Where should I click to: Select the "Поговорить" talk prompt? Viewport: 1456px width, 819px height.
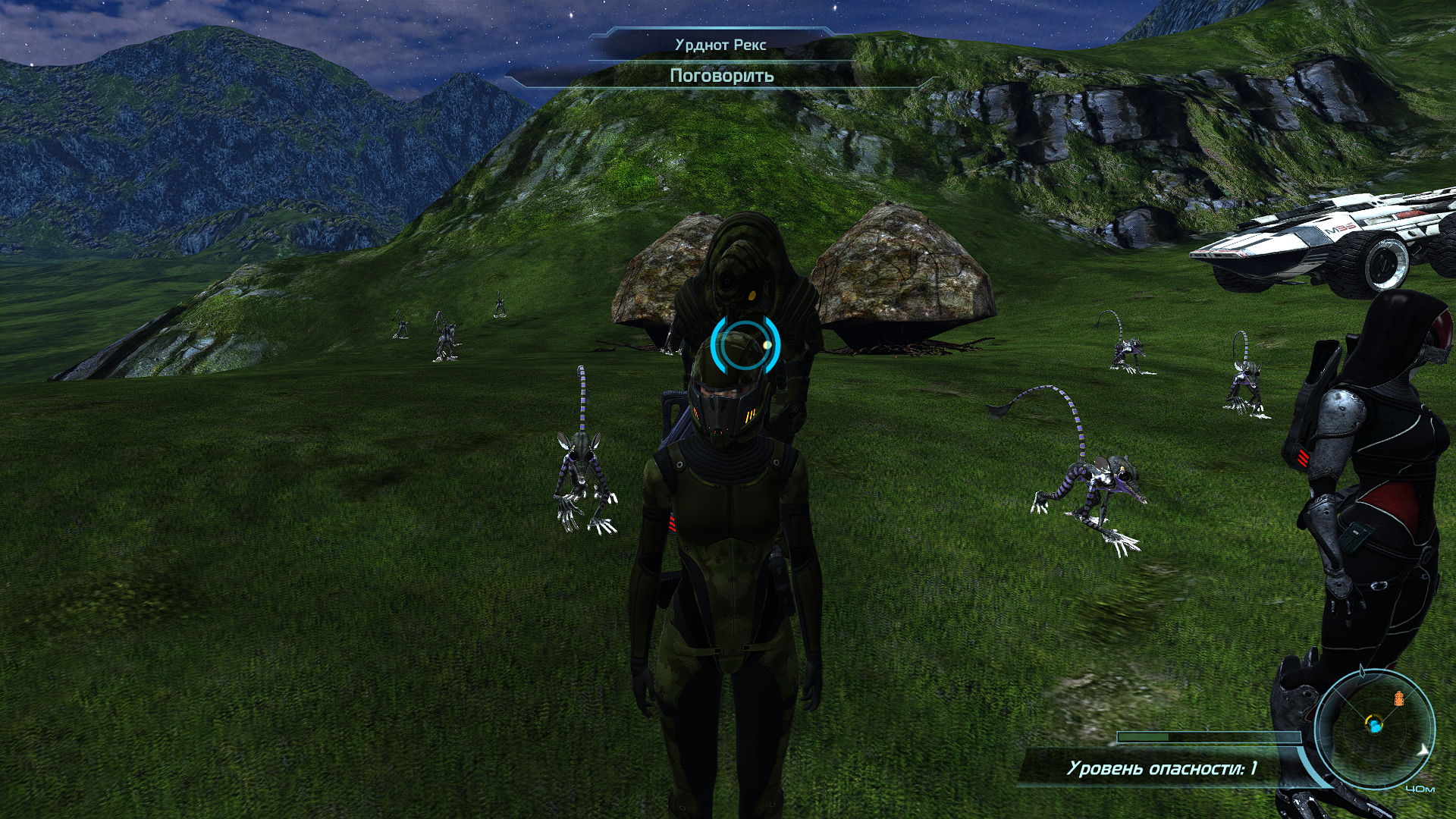pos(721,76)
